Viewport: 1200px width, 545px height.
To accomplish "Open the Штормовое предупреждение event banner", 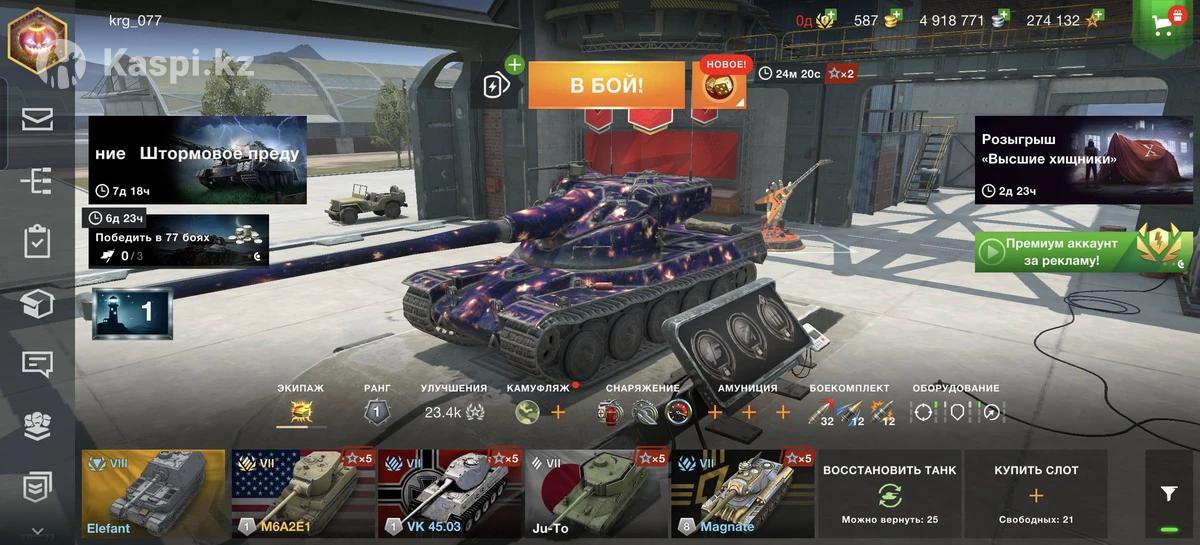I will pos(197,160).
